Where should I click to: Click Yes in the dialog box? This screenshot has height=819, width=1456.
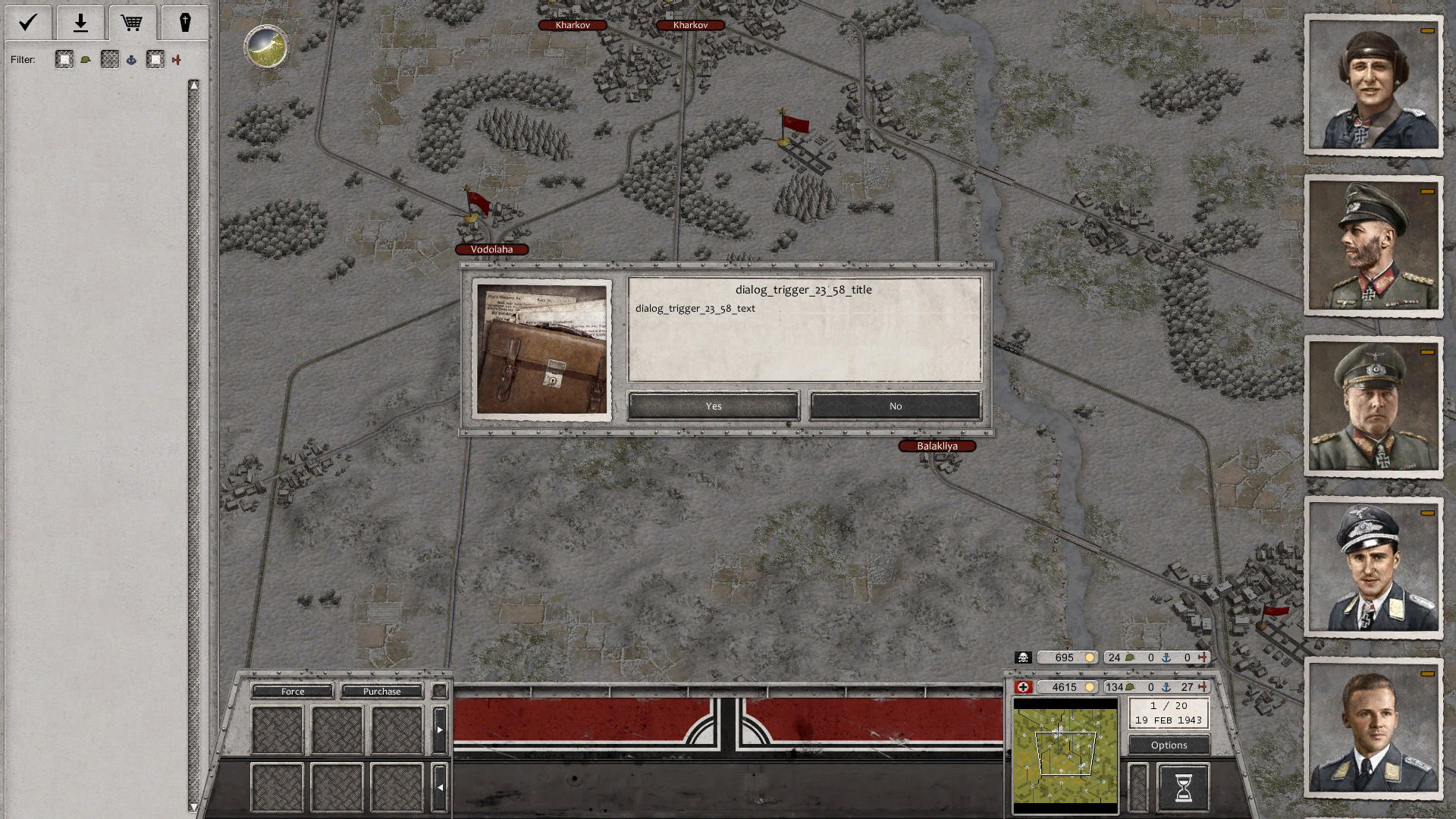pos(712,406)
